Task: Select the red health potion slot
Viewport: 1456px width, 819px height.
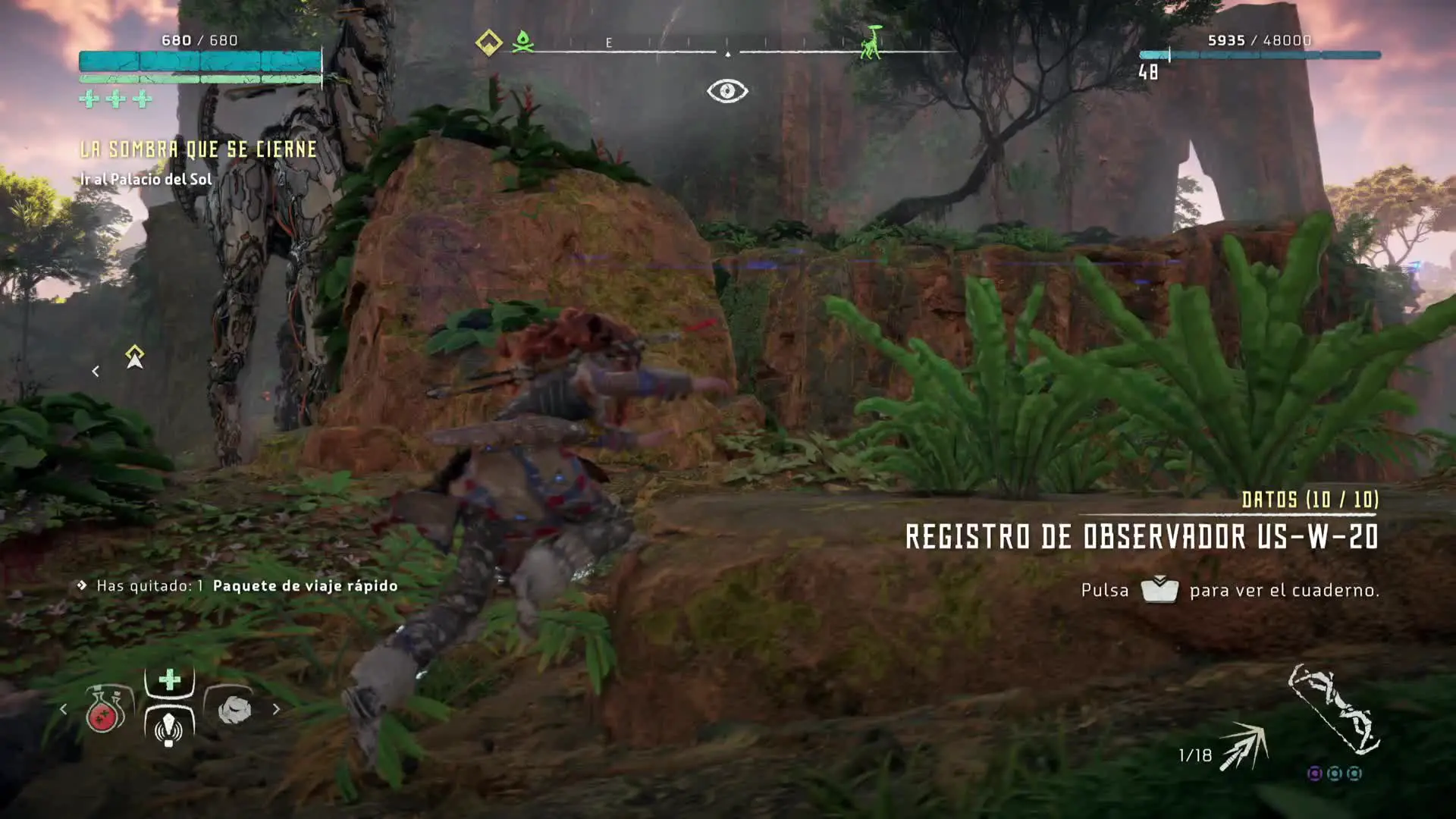Action: [x=105, y=711]
